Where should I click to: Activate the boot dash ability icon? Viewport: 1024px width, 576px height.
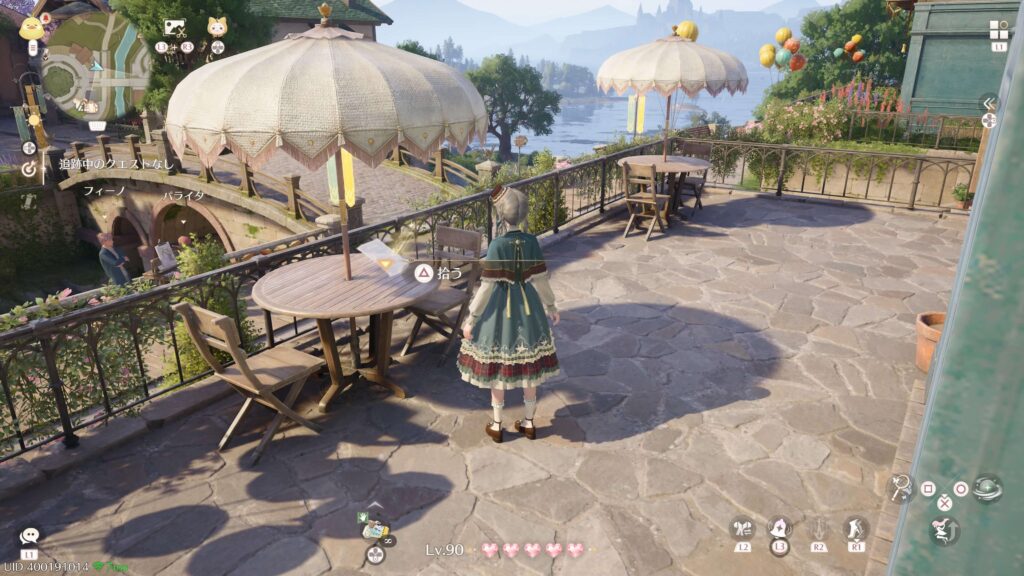[x=856, y=527]
